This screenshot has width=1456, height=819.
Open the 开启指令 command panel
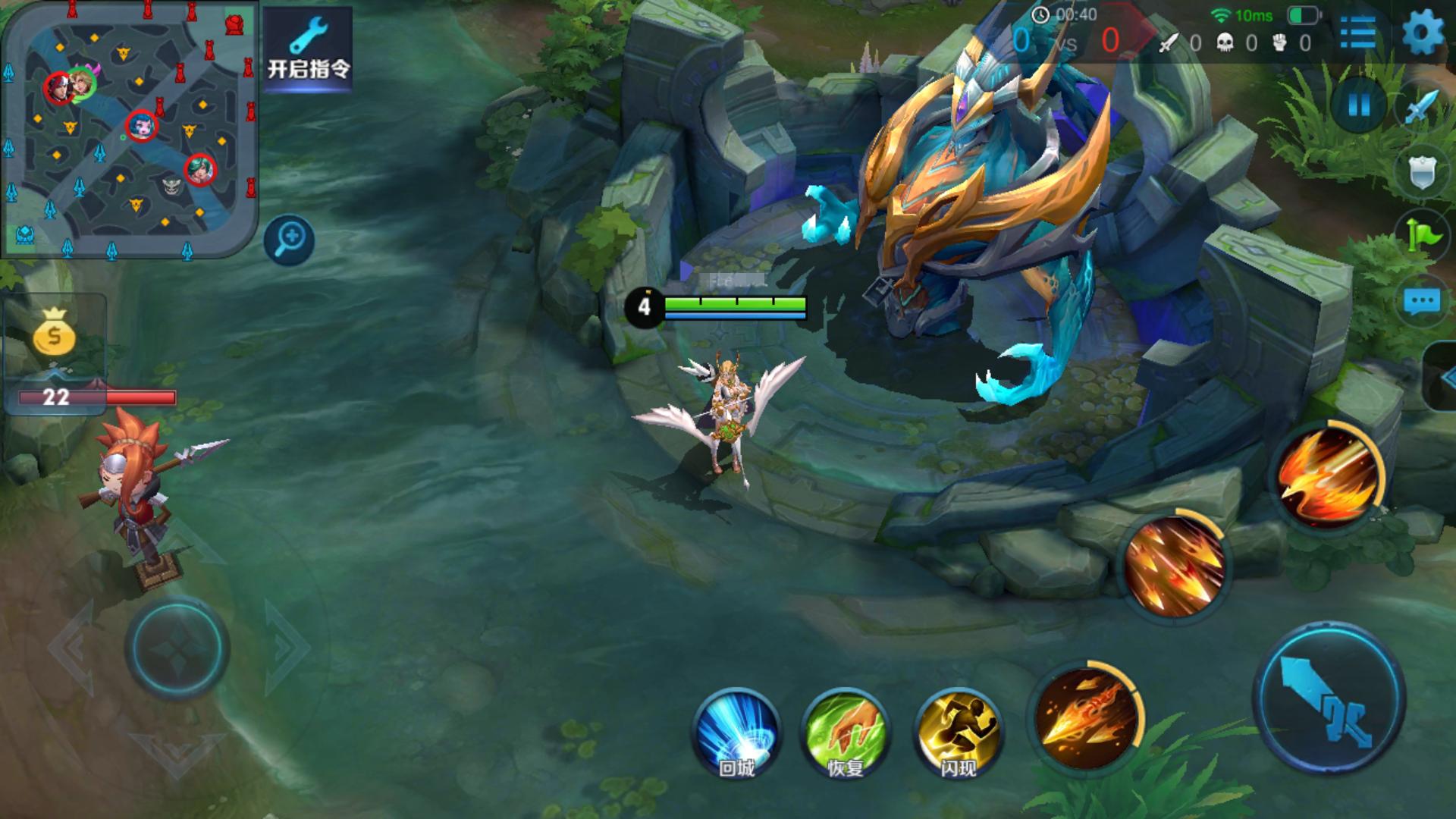click(x=308, y=50)
